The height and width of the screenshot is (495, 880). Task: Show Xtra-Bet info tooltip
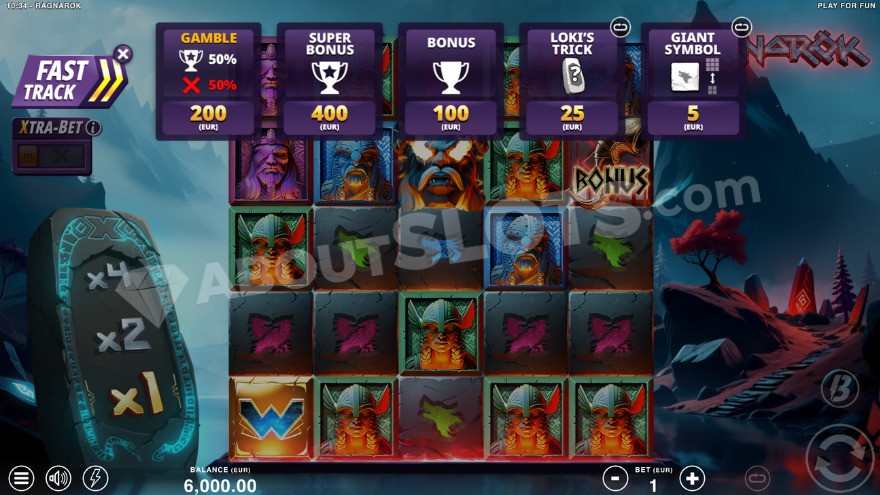point(93,128)
